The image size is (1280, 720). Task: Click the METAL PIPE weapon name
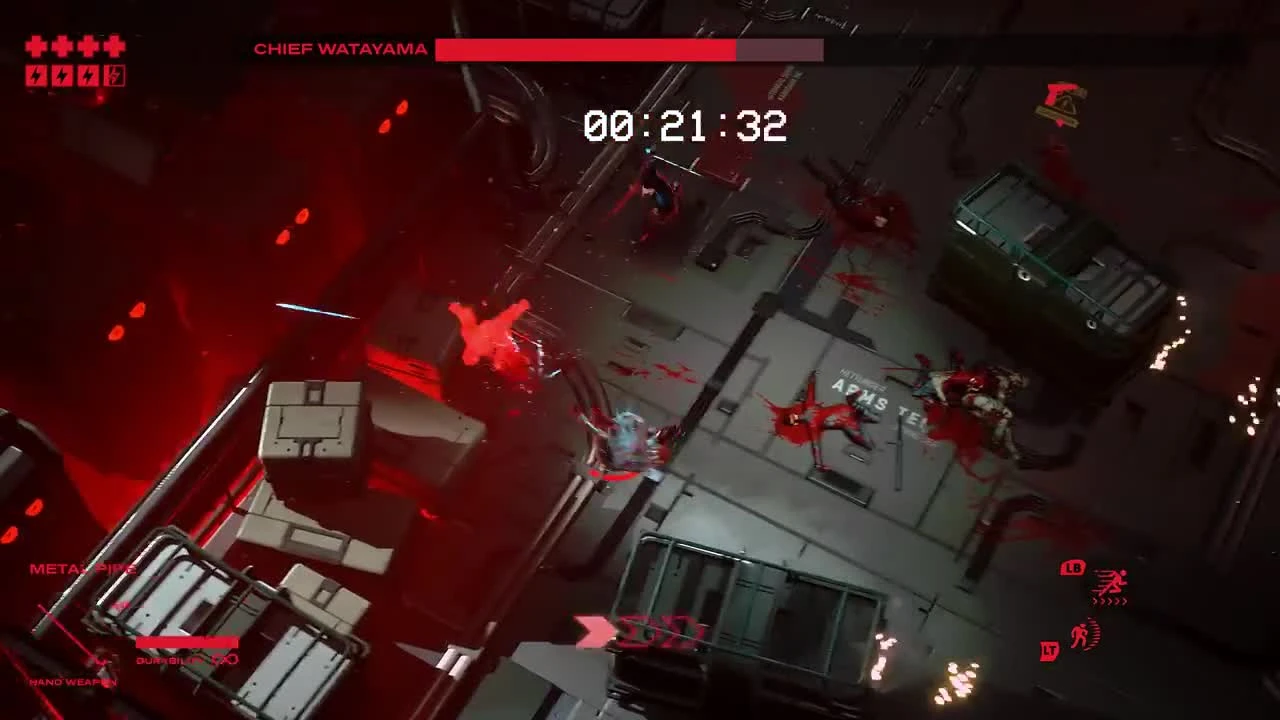click(82, 569)
